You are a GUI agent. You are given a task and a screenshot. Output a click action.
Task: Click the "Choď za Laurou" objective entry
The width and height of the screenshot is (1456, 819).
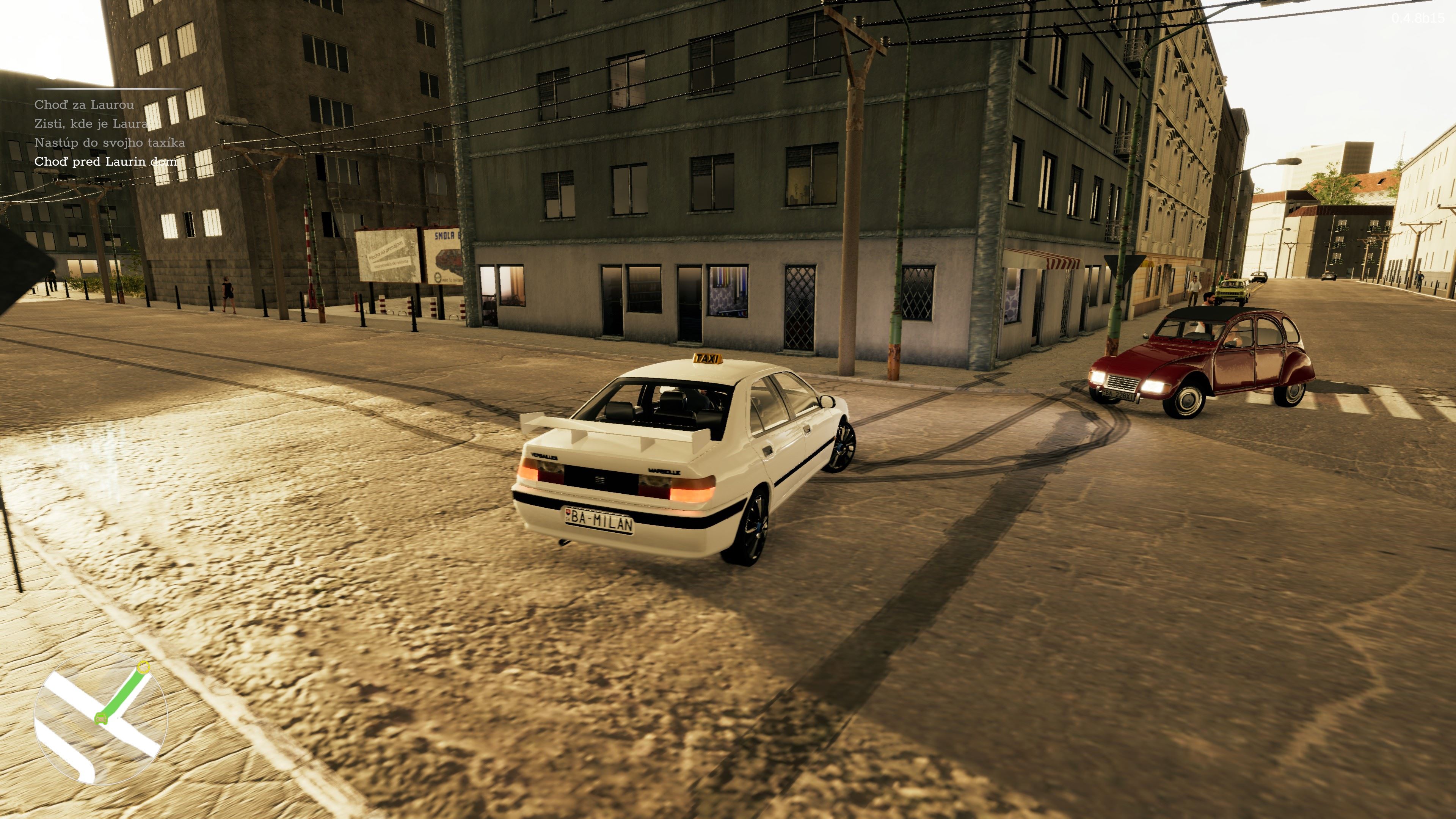point(84,105)
